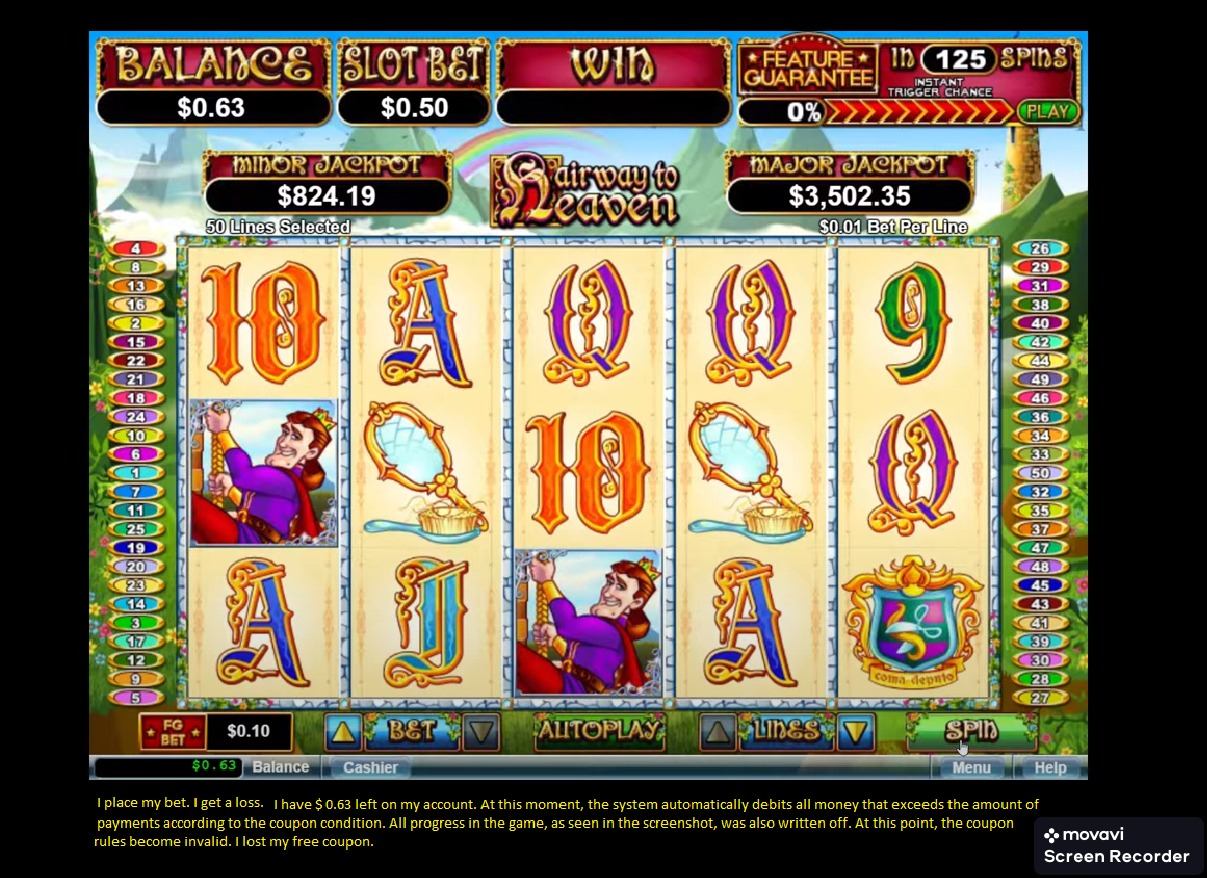Select payline number 5 marker

[136, 698]
